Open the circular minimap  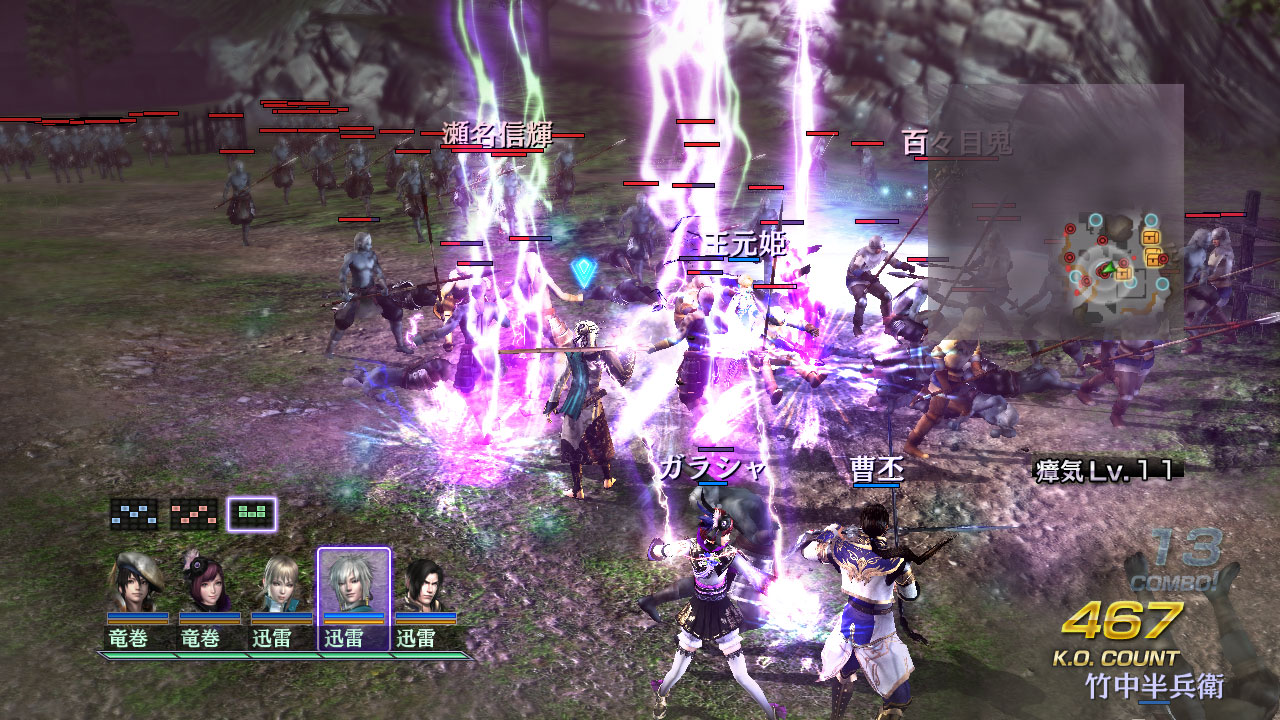[x=1113, y=262]
